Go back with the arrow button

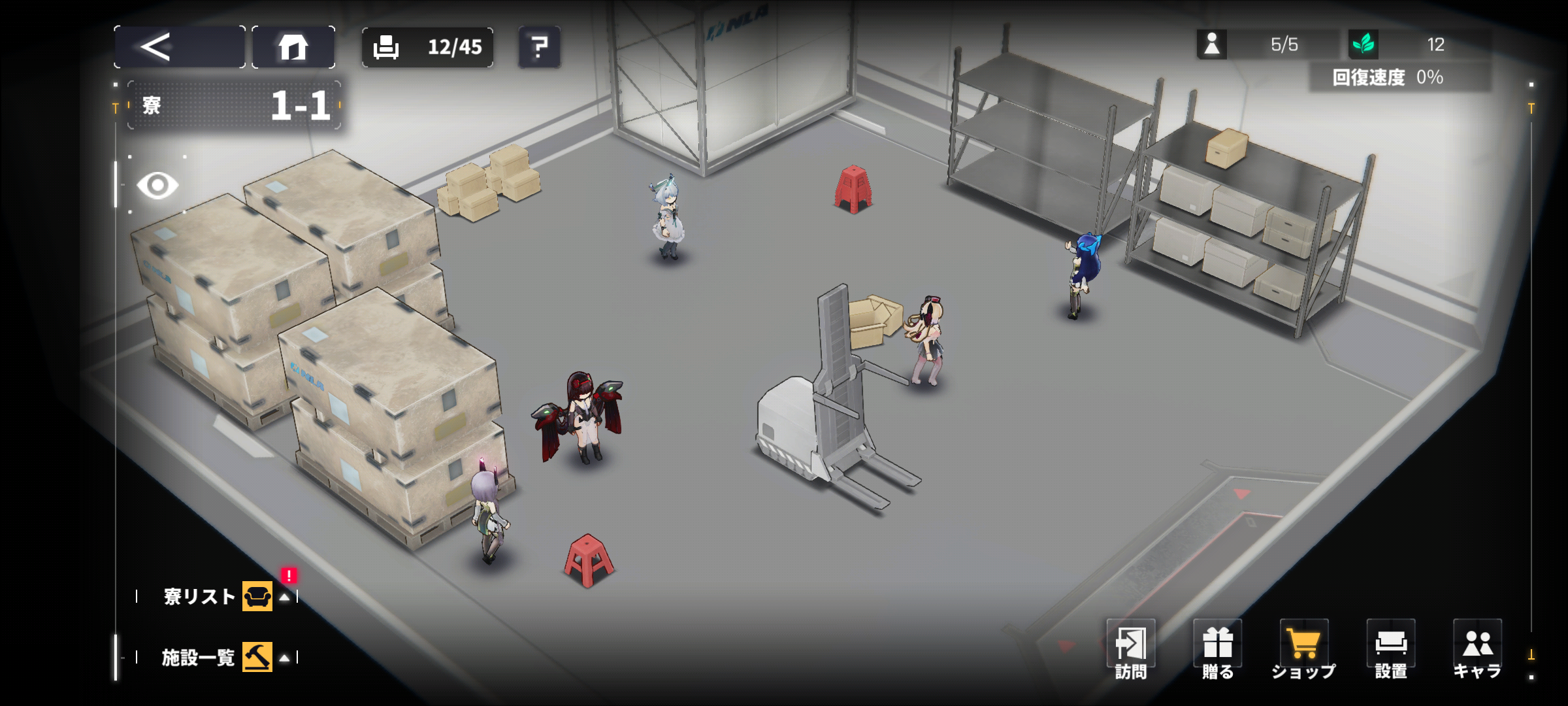click(179, 47)
